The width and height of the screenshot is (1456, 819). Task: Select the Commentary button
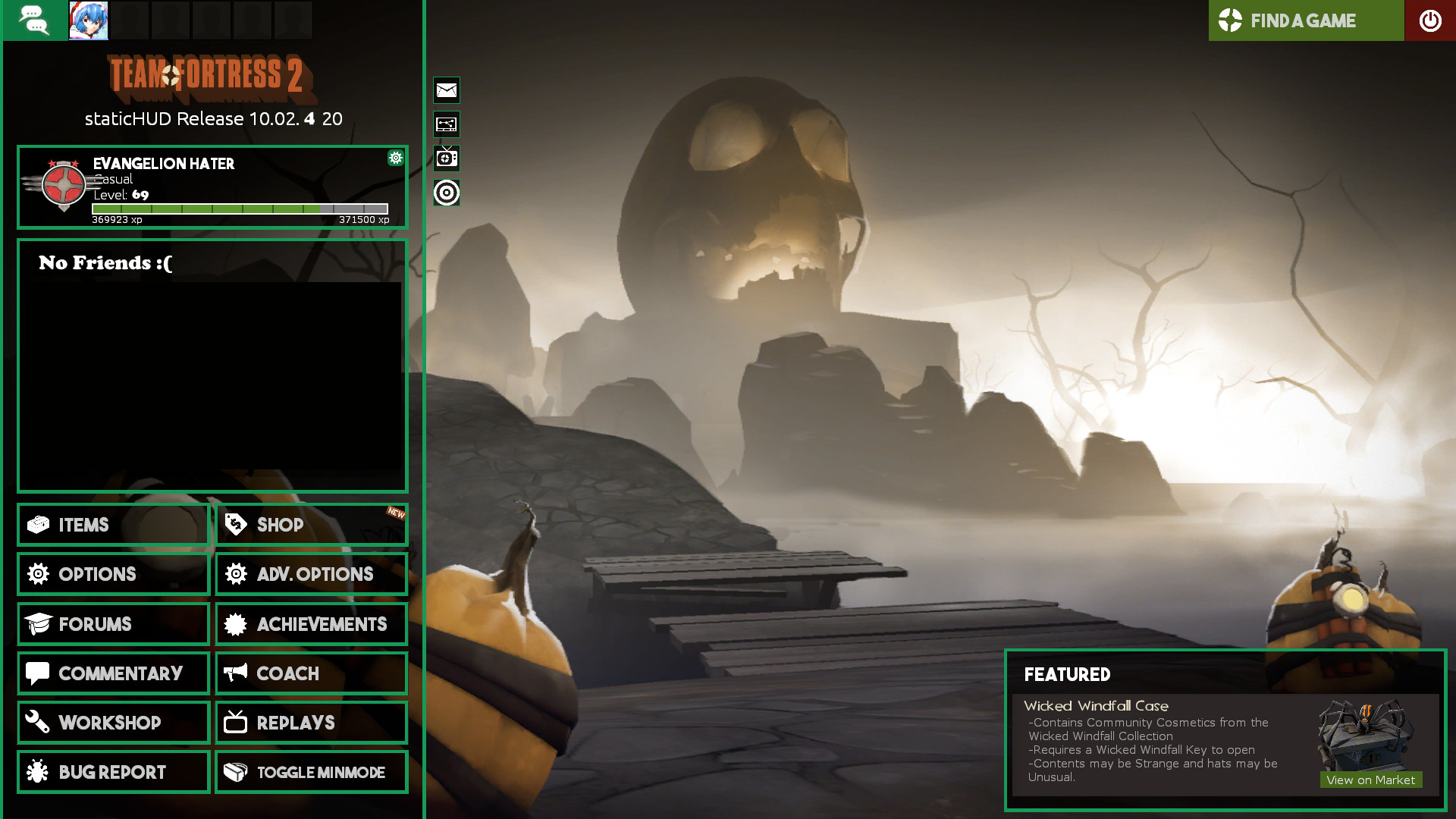pyautogui.click(x=113, y=673)
